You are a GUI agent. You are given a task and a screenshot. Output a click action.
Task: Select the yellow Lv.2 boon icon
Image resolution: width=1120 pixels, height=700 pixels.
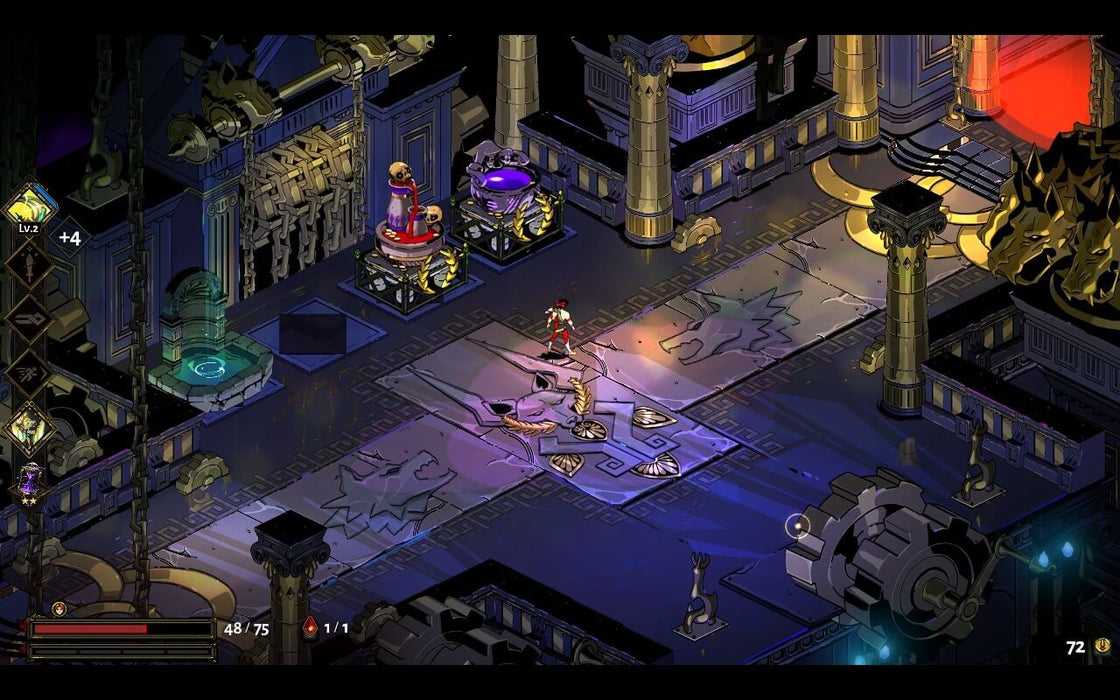click(27, 206)
